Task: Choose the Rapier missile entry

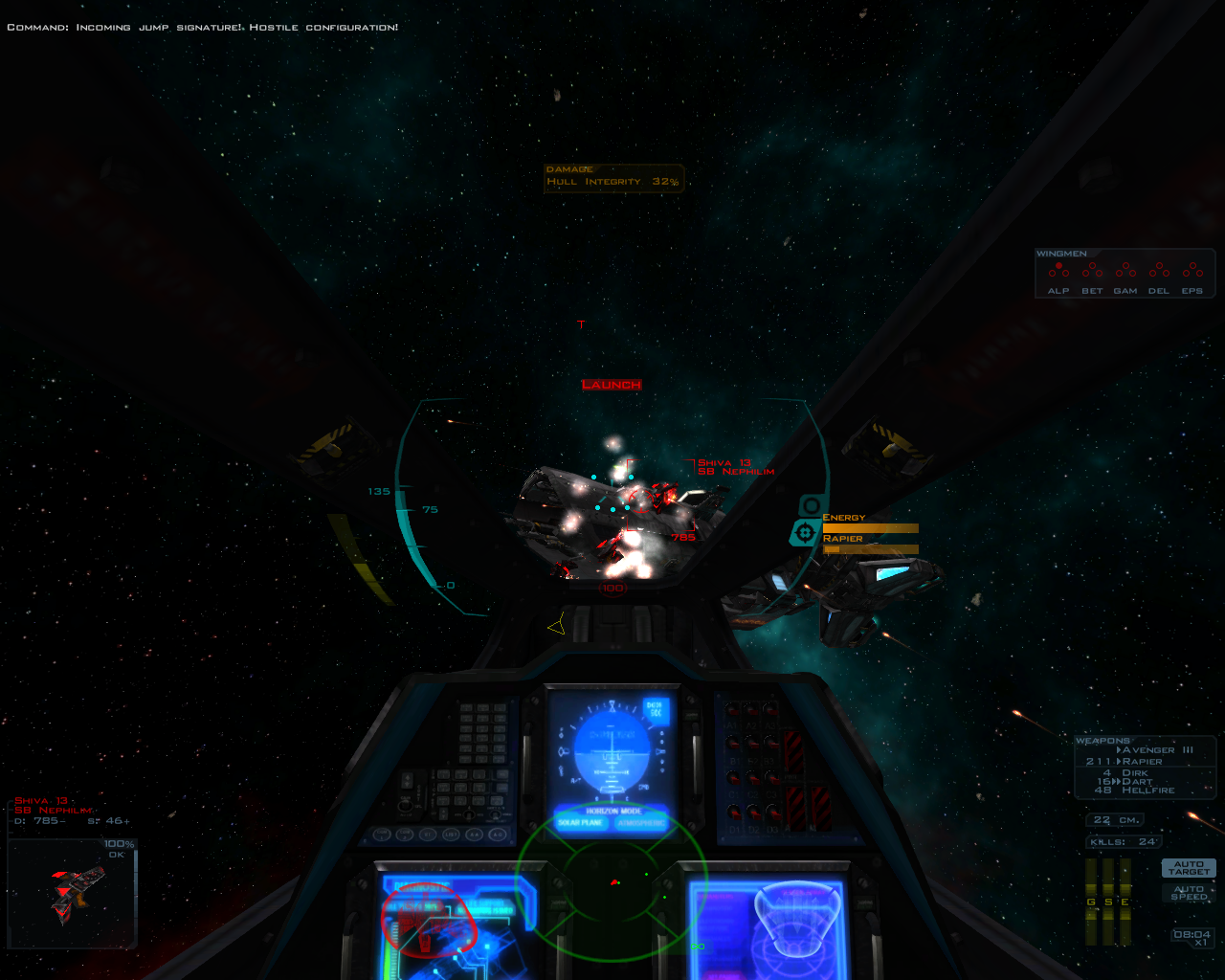Action: 1142,762
